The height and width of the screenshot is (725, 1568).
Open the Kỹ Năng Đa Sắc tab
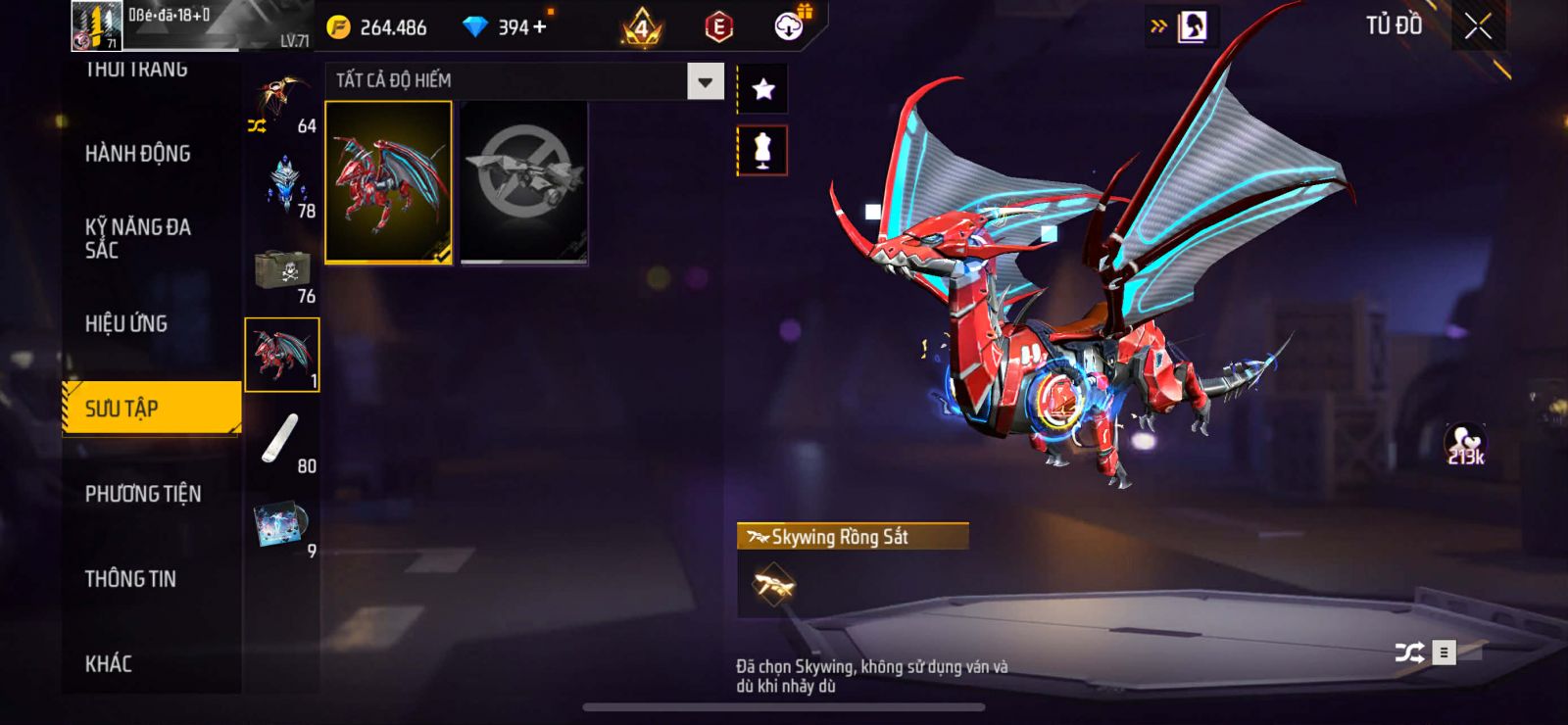coord(137,238)
